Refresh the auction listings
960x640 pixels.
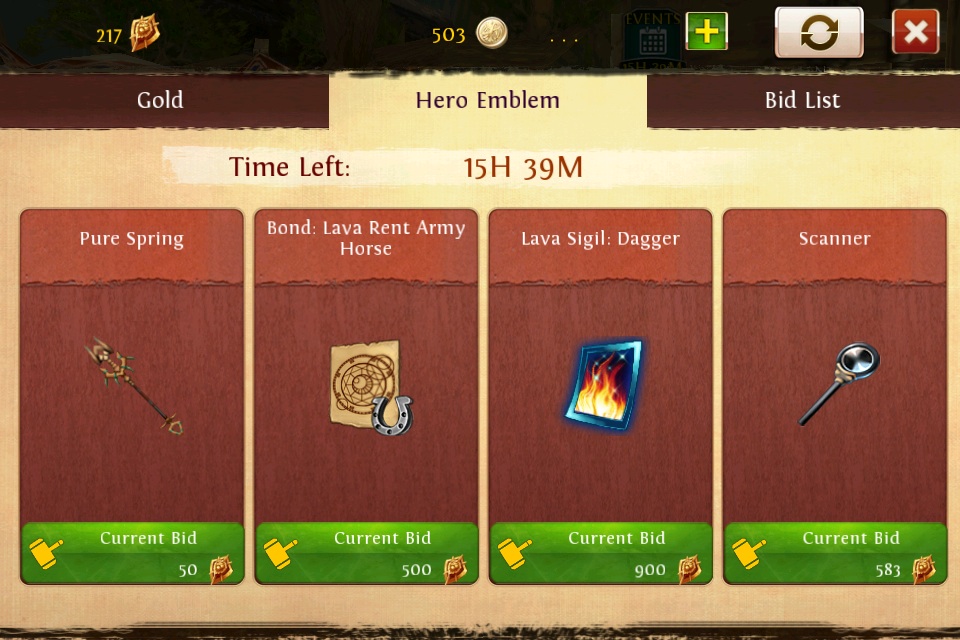click(819, 33)
